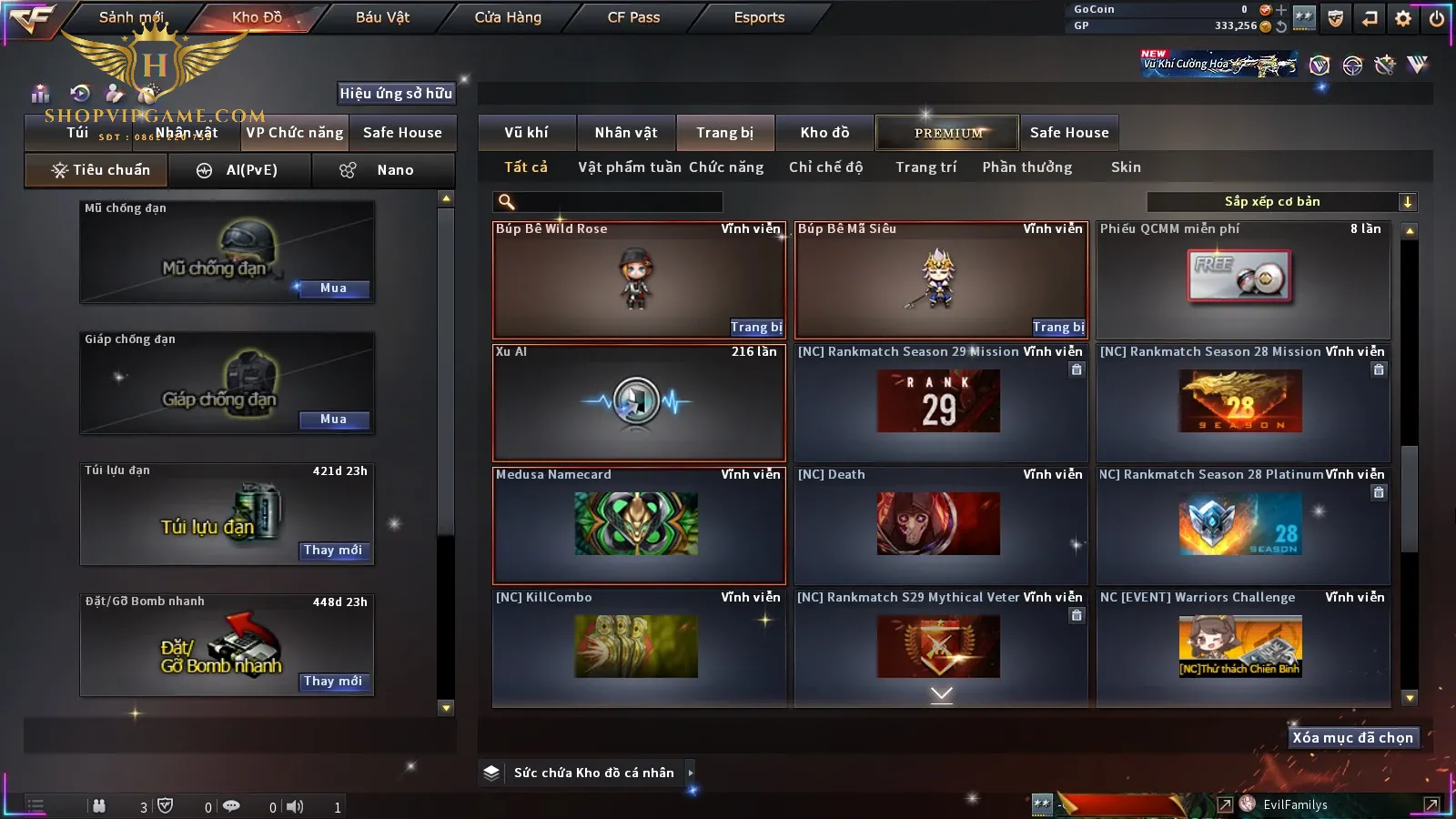Go to the CF Pass menu
This screenshot has height=819, width=1456.
[633, 17]
